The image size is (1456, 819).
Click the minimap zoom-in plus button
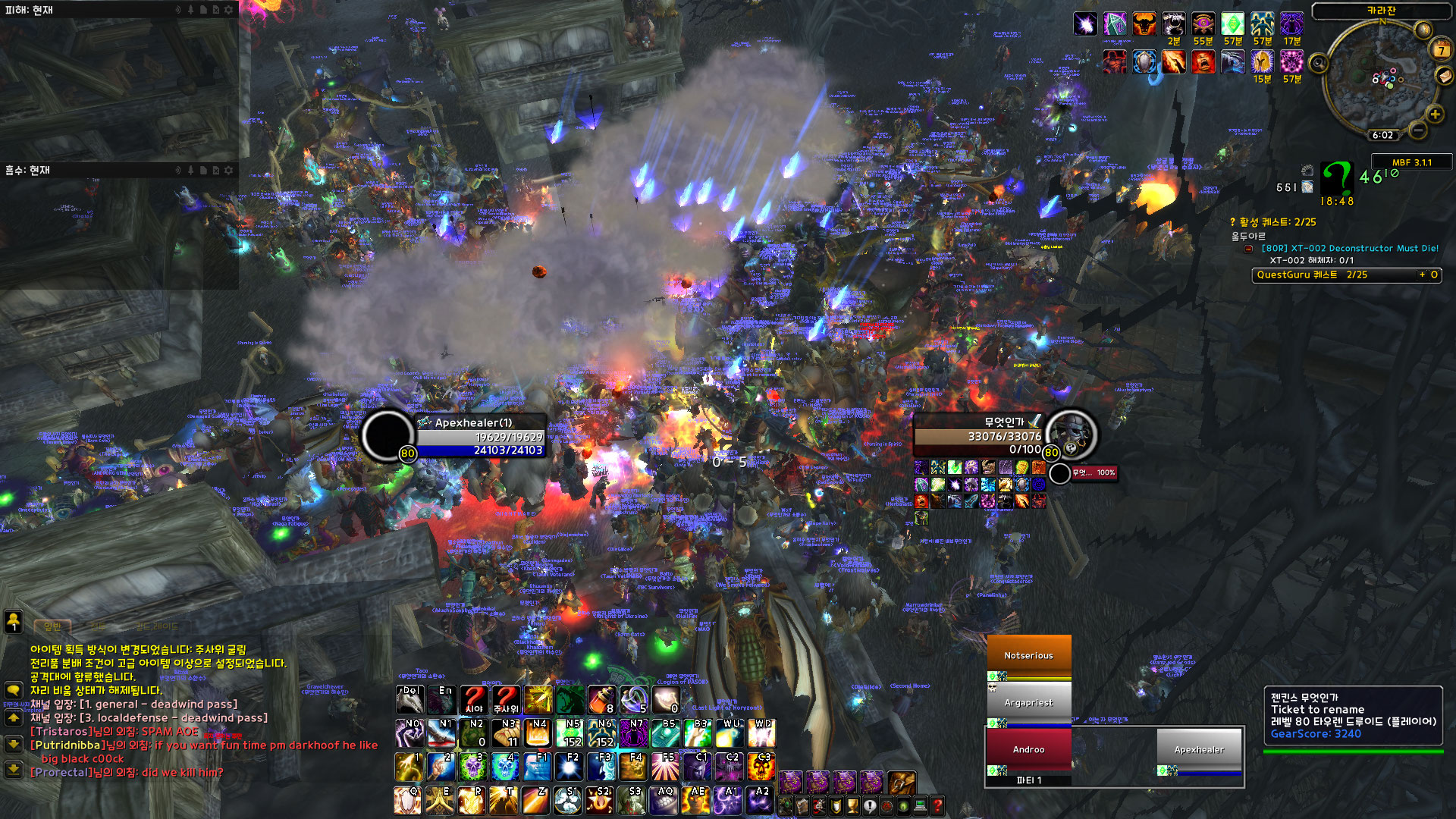(1434, 115)
